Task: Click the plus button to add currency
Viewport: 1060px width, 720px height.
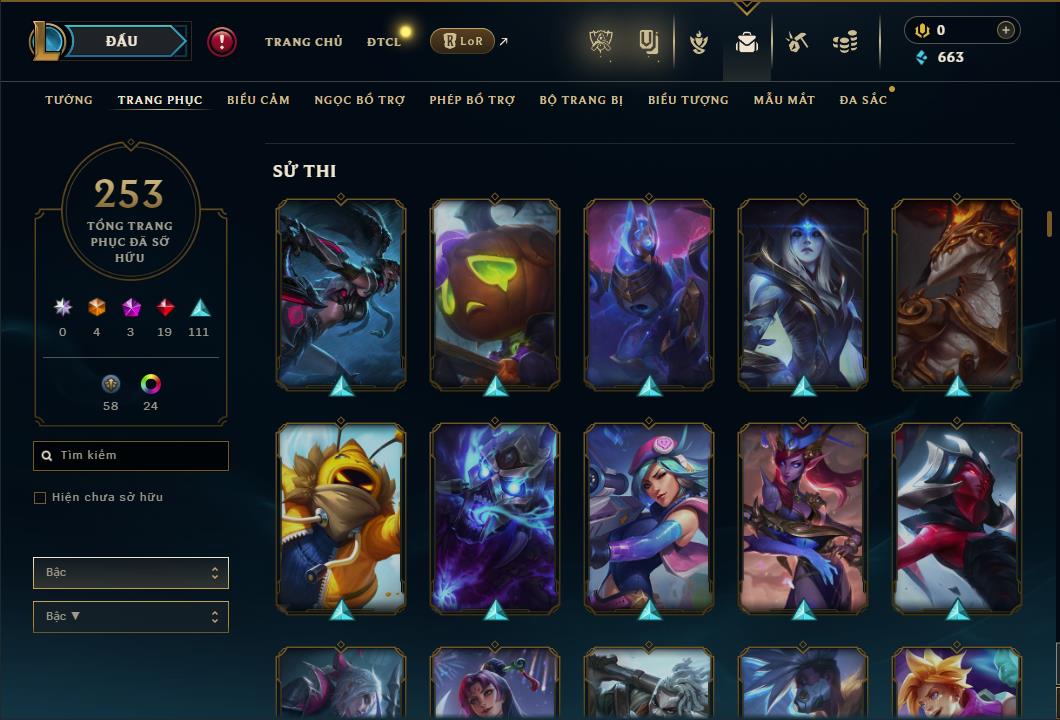Action: pyautogui.click(x=1005, y=30)
